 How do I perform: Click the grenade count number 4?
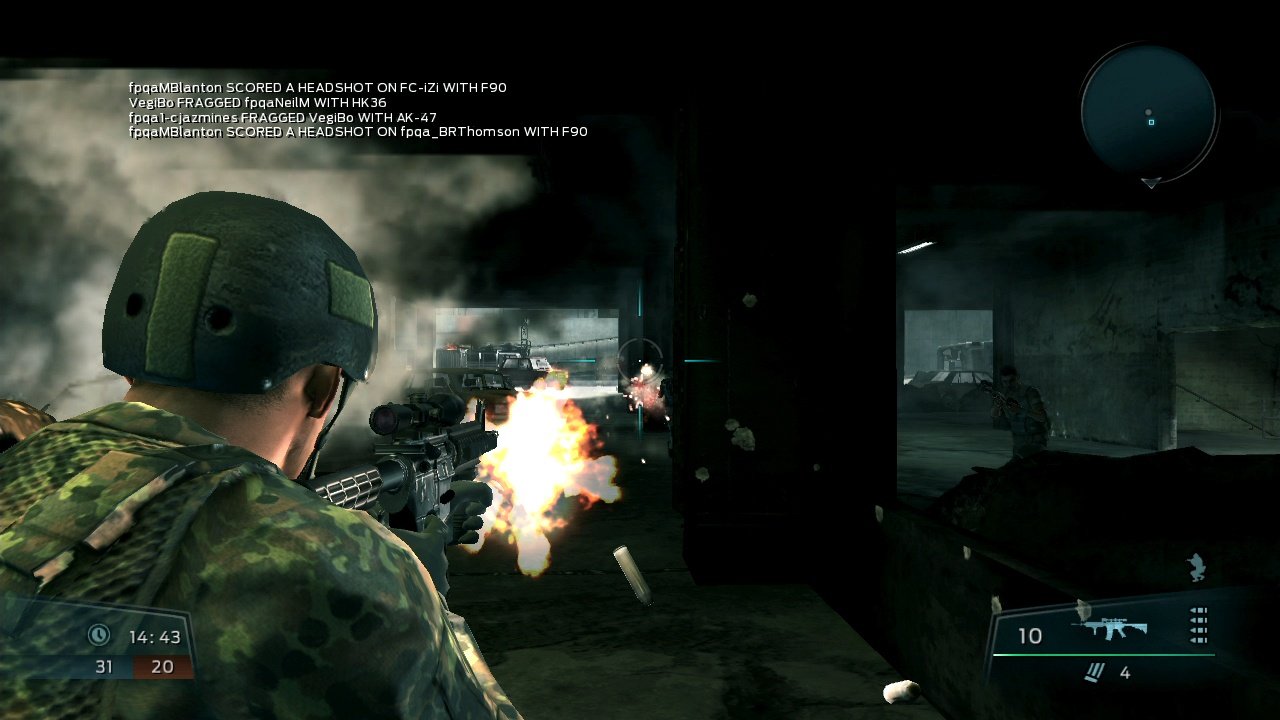coord(1125,672)
